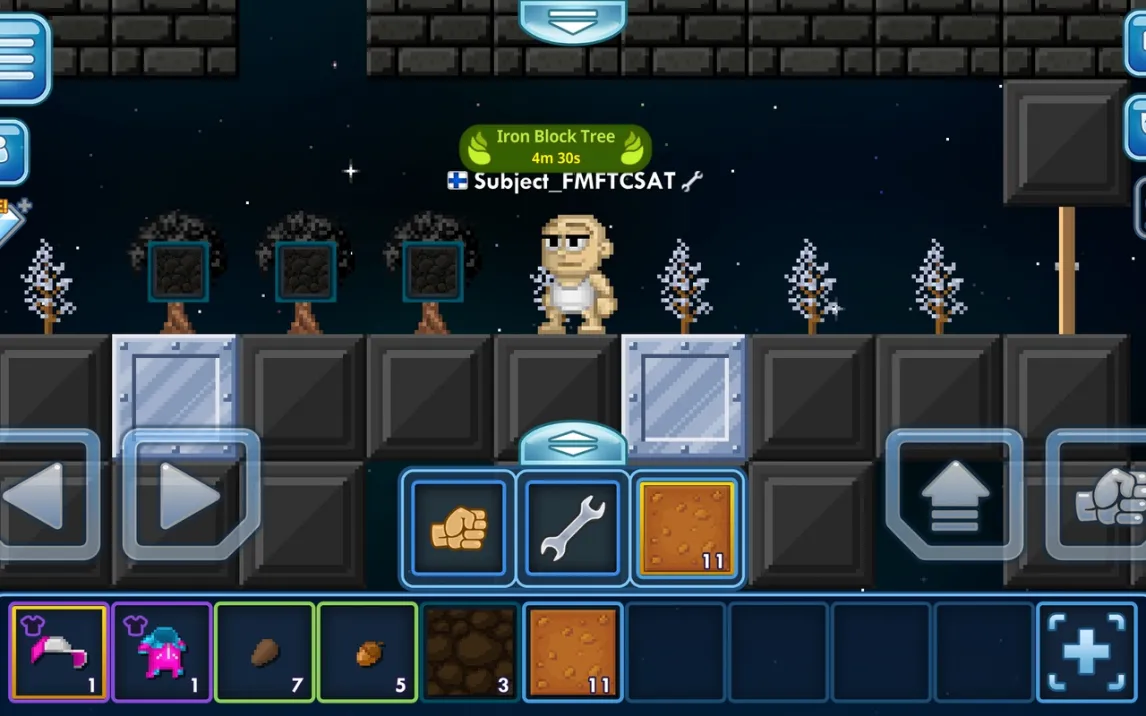Select the pink and teal shirt item
Viewport: 1146px width, 716px height.
[x=162, y=652]
